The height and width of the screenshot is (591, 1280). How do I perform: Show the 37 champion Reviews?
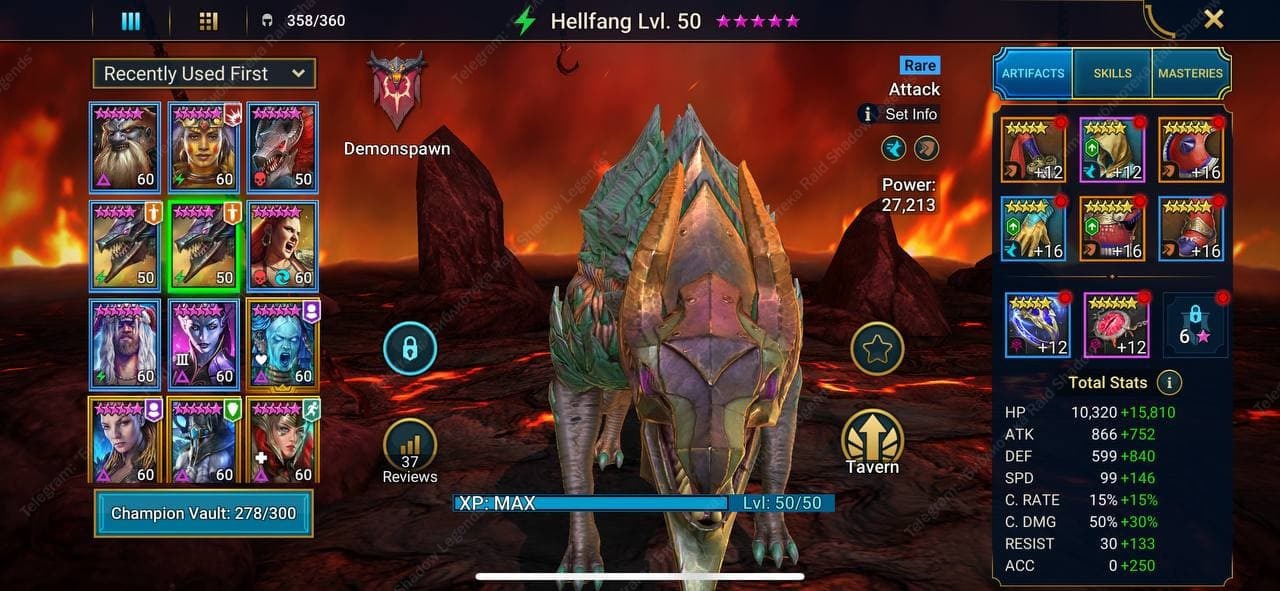[409, 451]
